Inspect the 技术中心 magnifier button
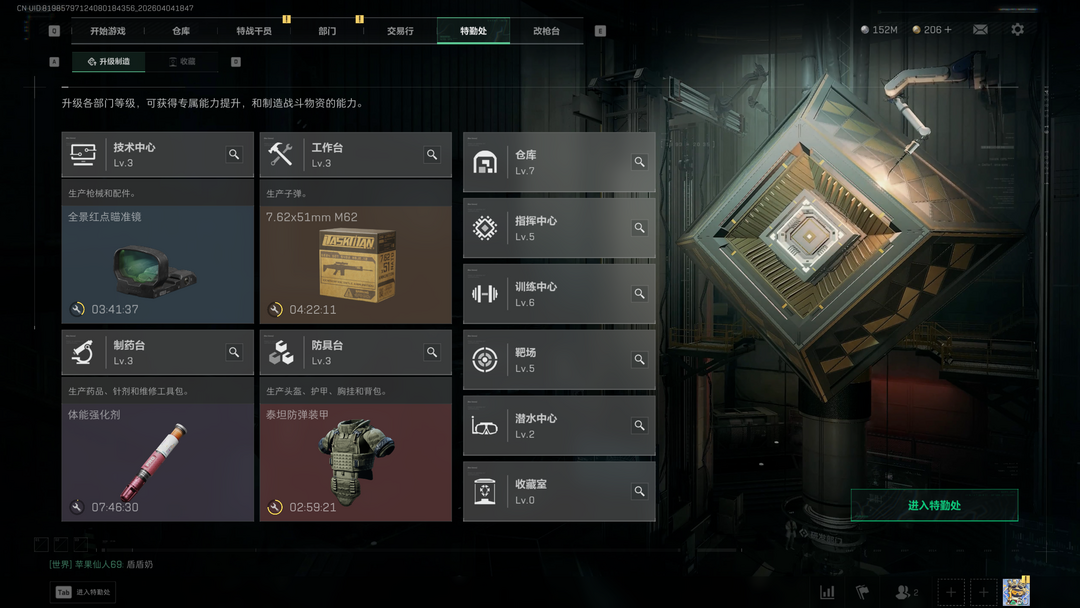The image size is (1080, 608). click(x=234, y=155)
